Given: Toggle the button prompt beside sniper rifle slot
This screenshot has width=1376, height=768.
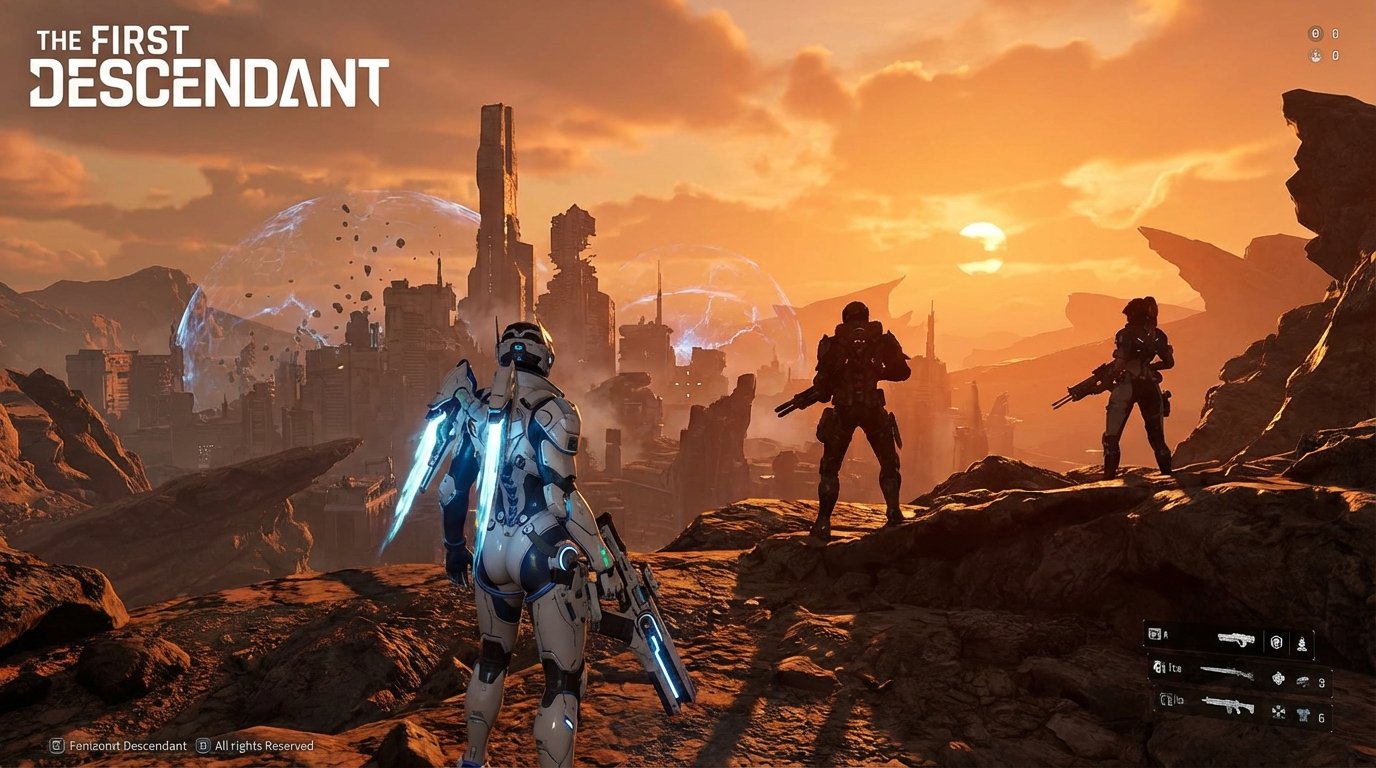Looking at the screenshot, I should [1157, 666].
